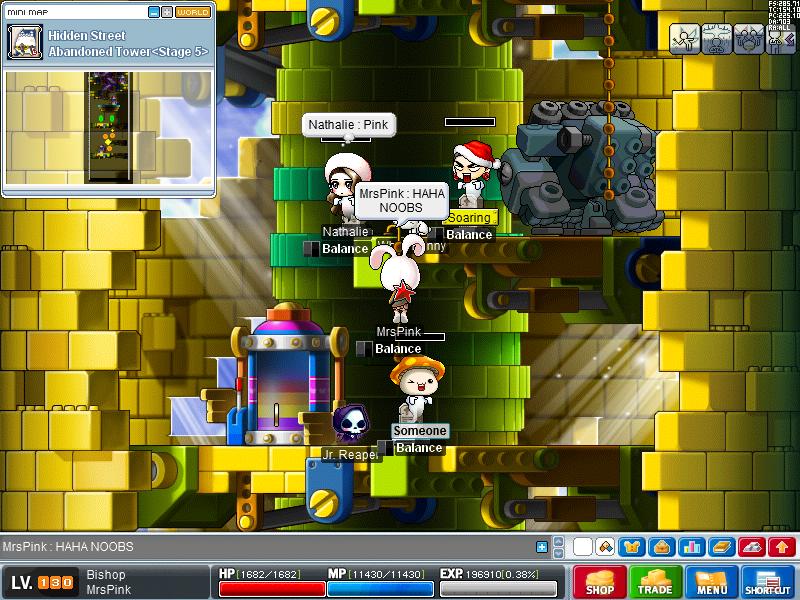Click the minimap display
Viewport: 800px width, 600px height.
point(108,126)
